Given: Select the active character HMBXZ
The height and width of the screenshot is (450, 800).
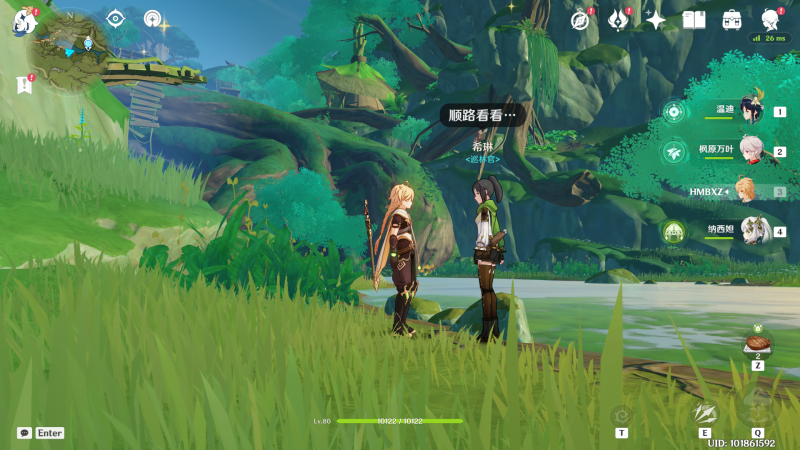Looking at the screenshot, I should click(x=746, y=191).
